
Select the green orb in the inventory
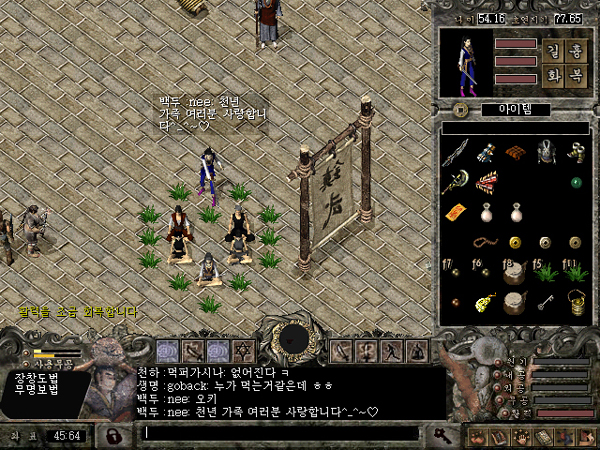575,182
